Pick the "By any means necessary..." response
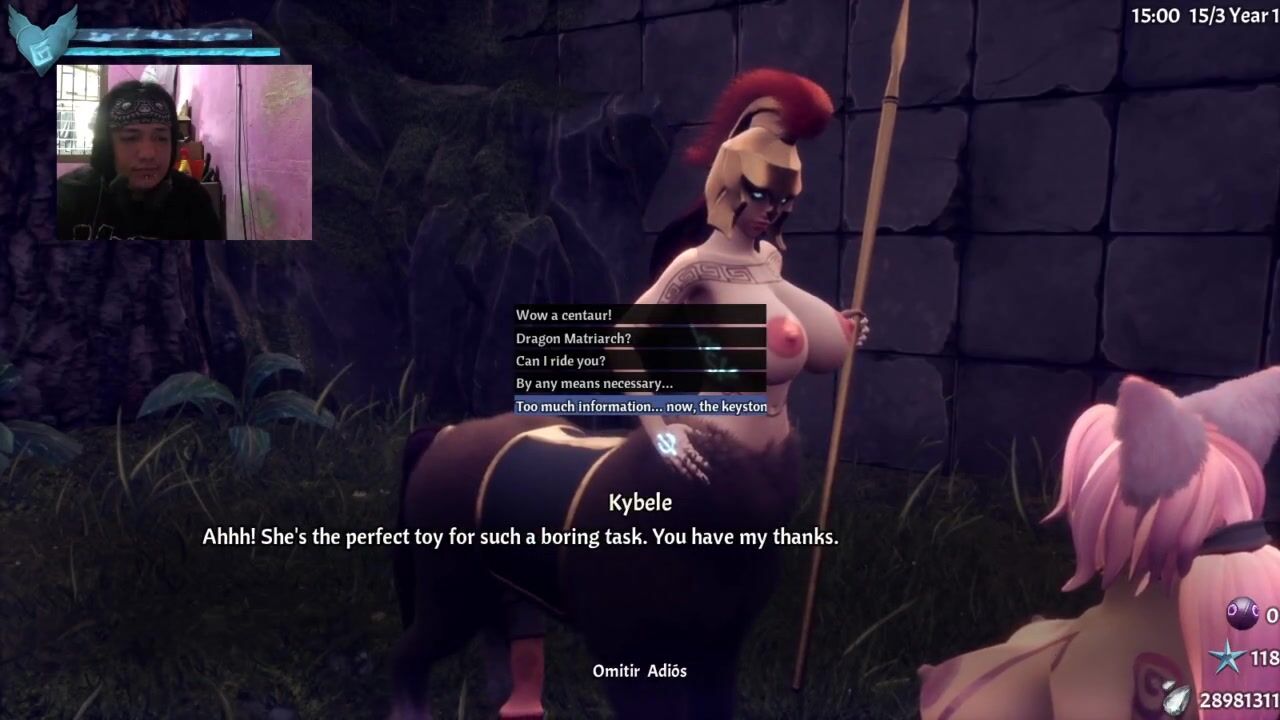 (594, 384)
